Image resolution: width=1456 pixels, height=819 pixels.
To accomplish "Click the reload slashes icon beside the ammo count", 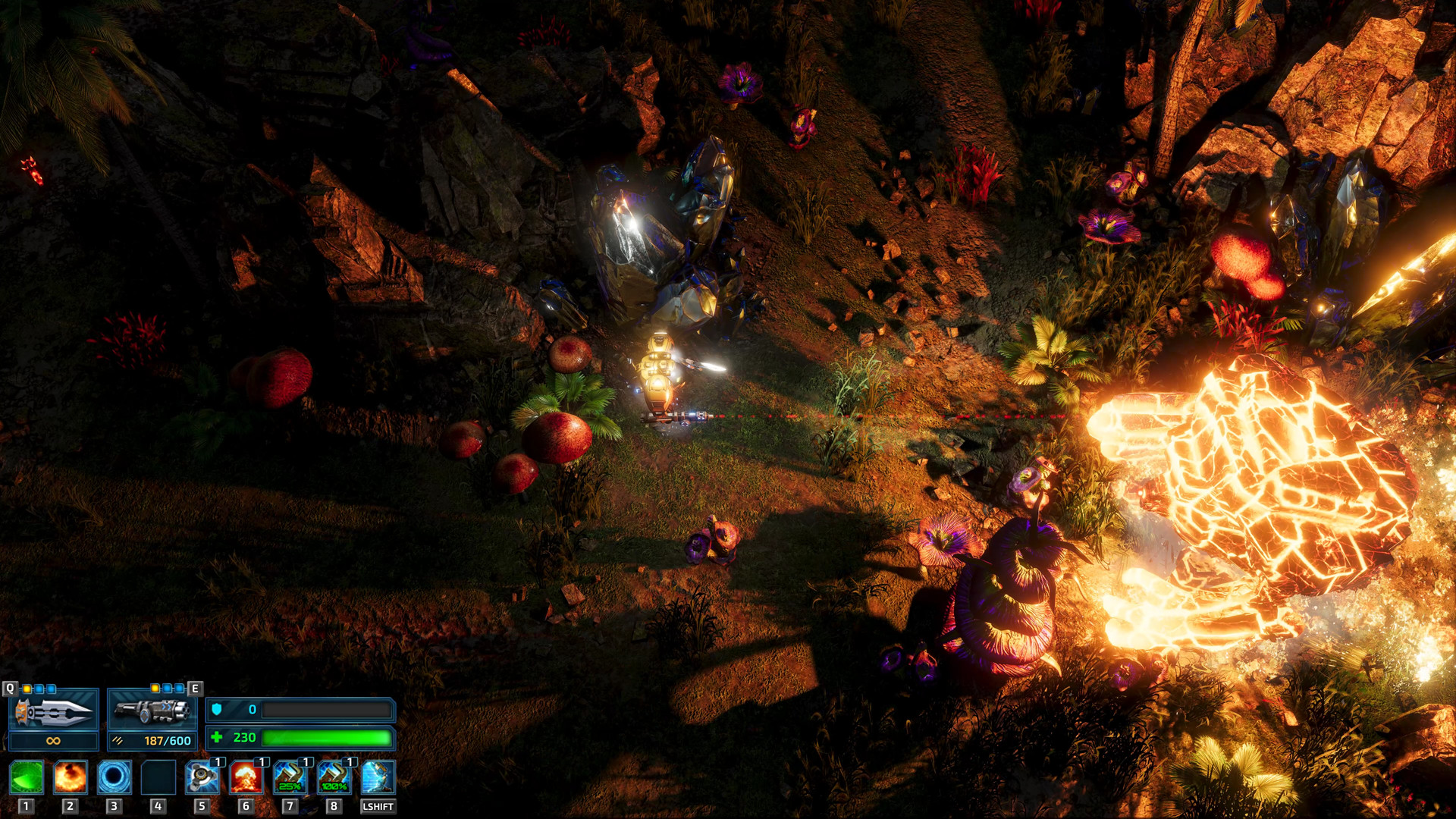I will (x=118, y=740).
